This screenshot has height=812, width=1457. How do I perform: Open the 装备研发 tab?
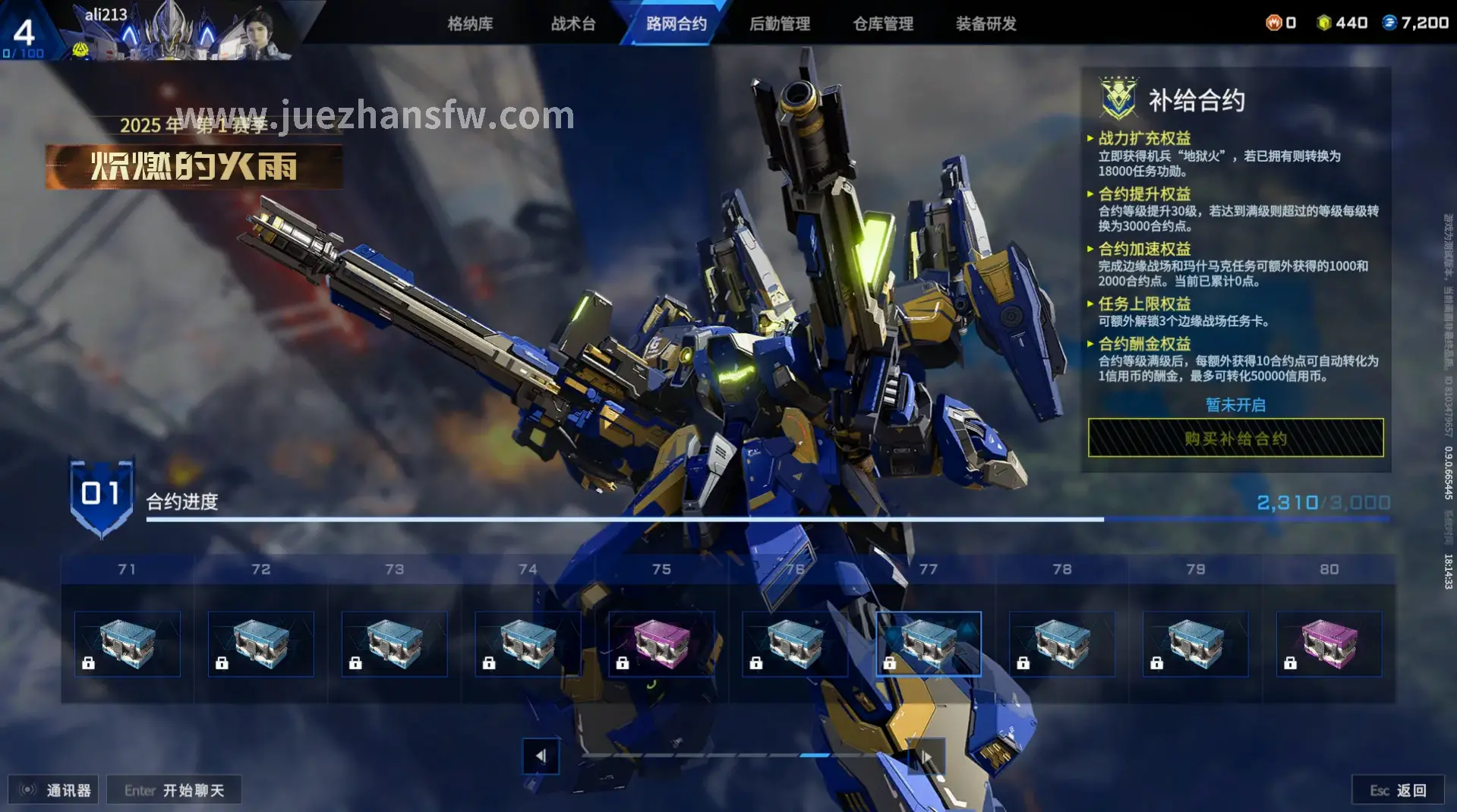coord(986,24)
